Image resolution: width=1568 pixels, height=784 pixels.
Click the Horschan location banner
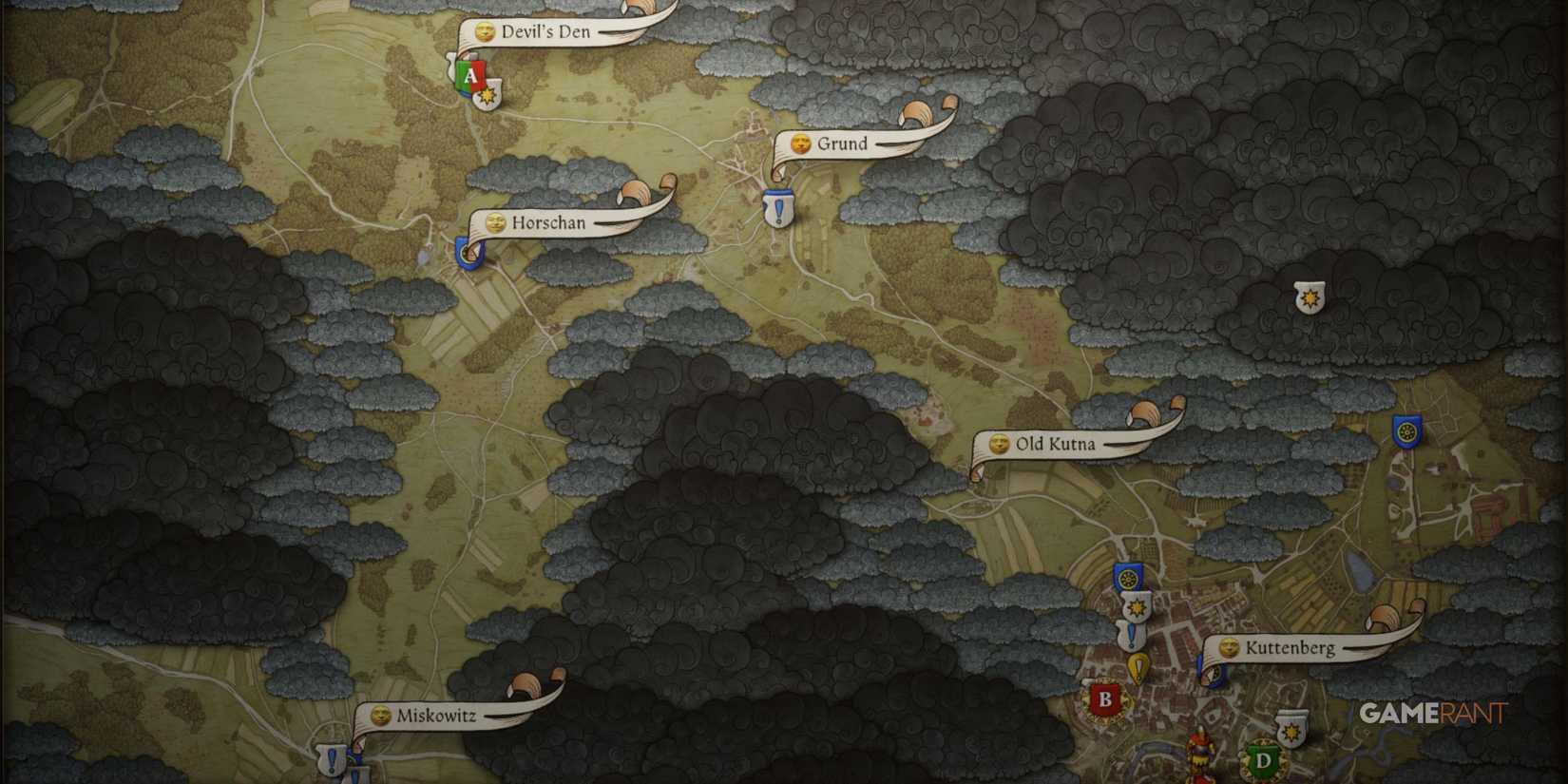click(551, 224)
